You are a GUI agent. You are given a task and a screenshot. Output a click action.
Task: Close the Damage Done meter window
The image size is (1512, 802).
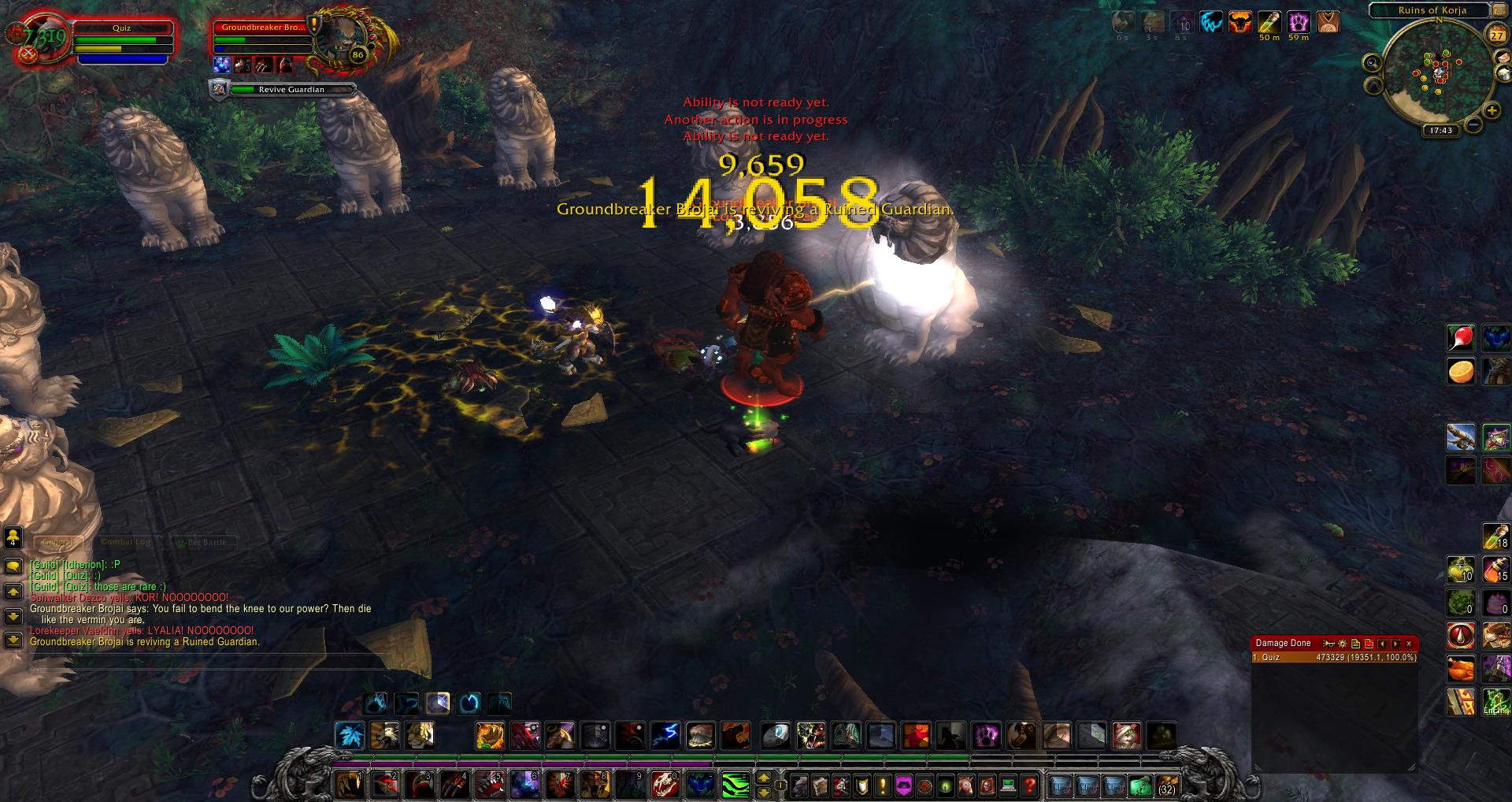pyautogui.click(x=1410, y=644)
